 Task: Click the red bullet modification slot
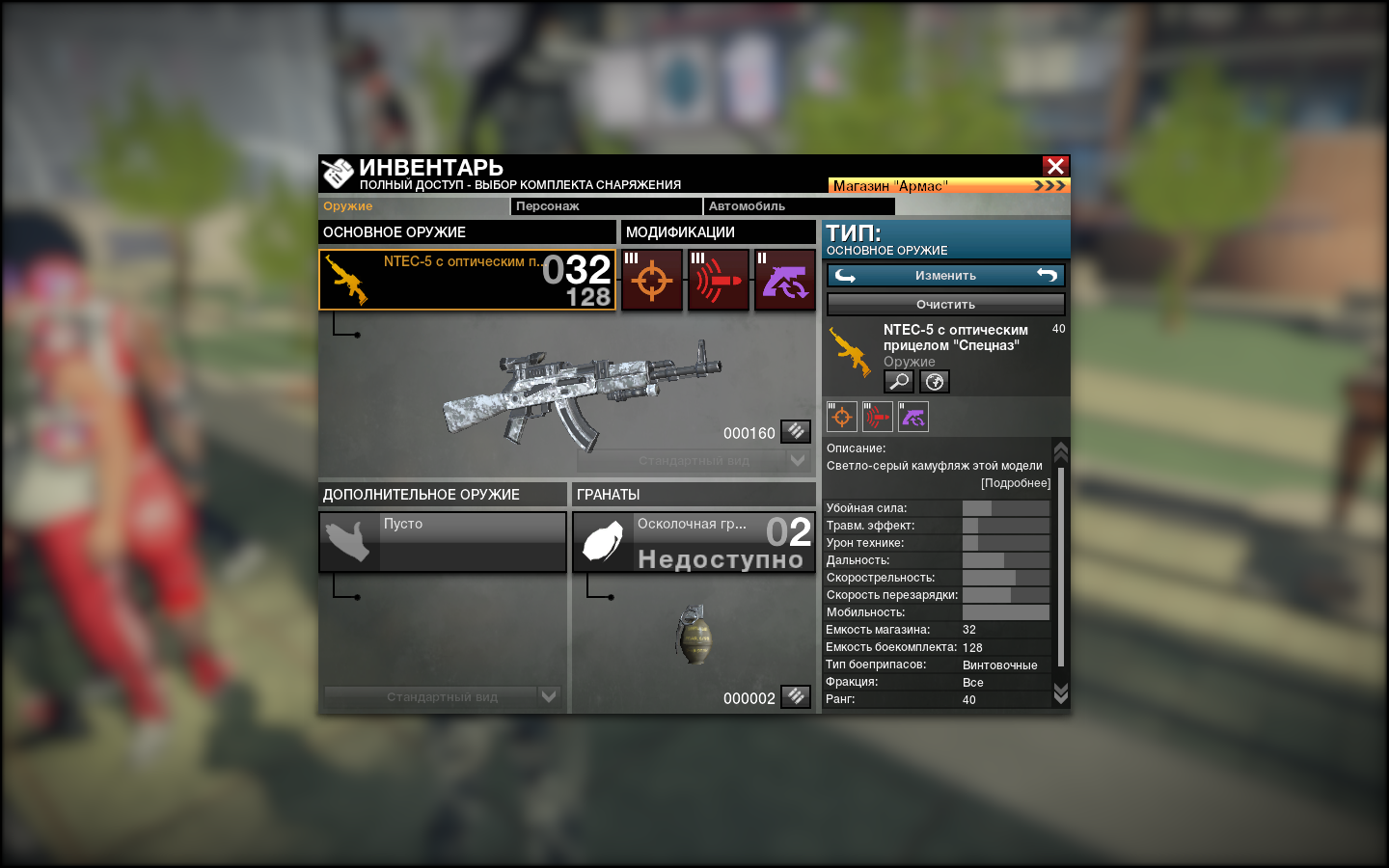click(718, 280)
